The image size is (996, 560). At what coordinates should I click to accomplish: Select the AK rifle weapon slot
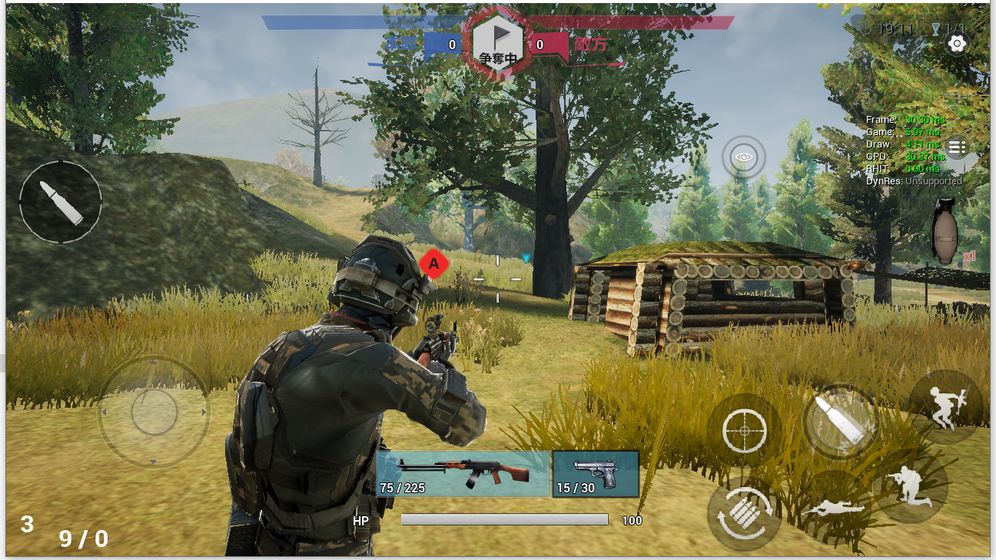point(463,473)
